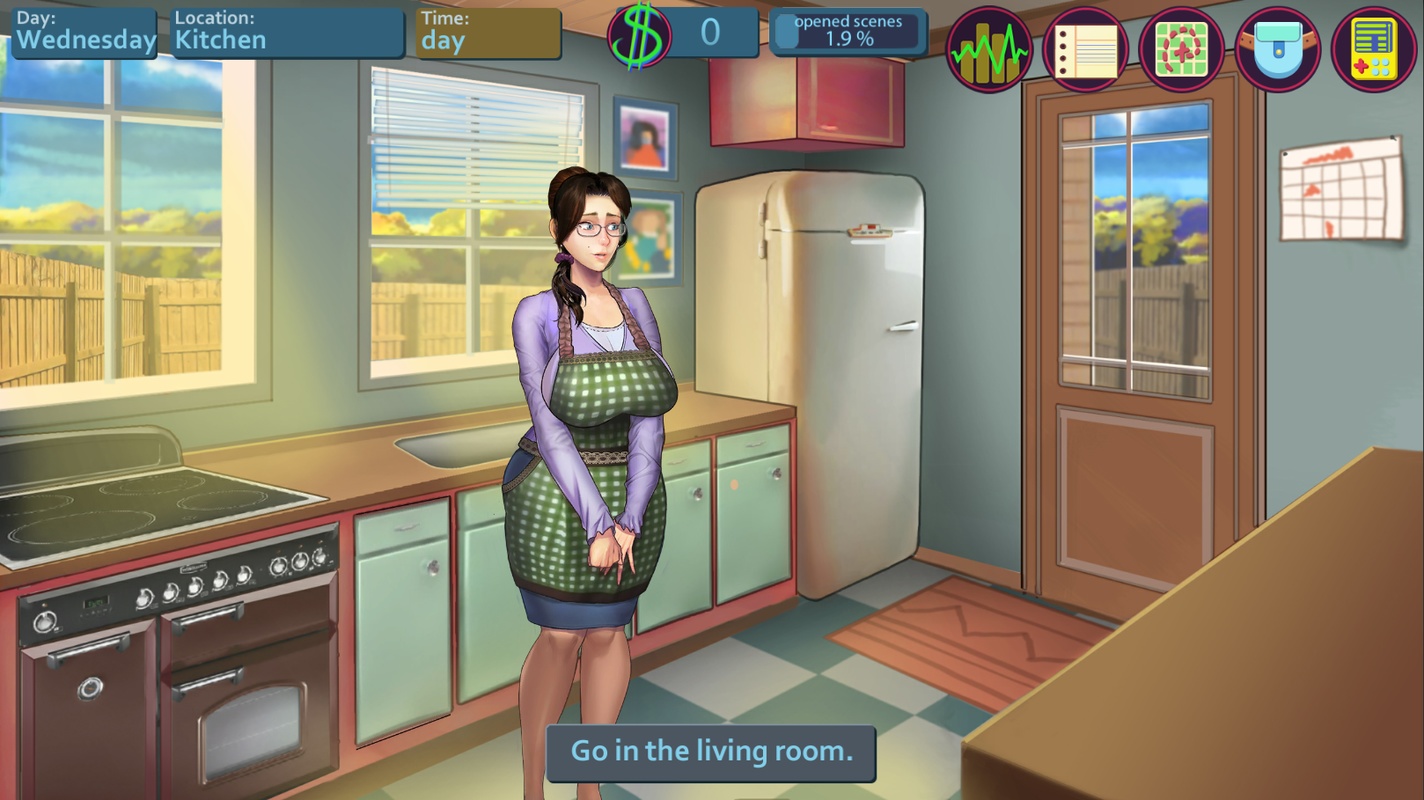Click the opened scenes 1.9% progress bar
Image resolution: width=1424 pixels, height=800 pixels.
click(848, 31)
